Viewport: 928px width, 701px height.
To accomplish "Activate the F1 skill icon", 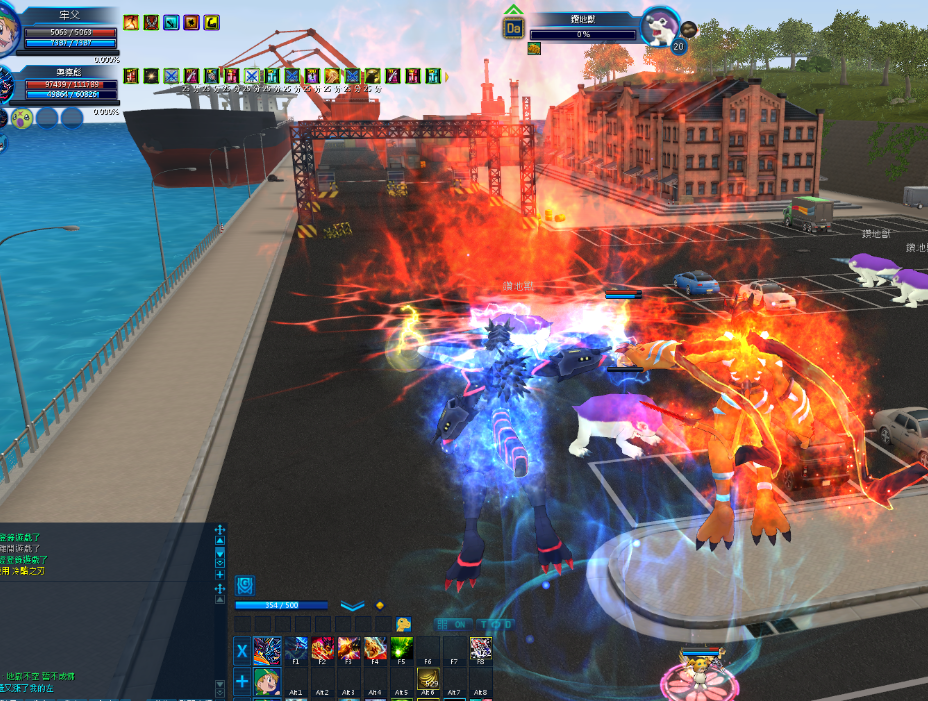I will coord(296,649).
